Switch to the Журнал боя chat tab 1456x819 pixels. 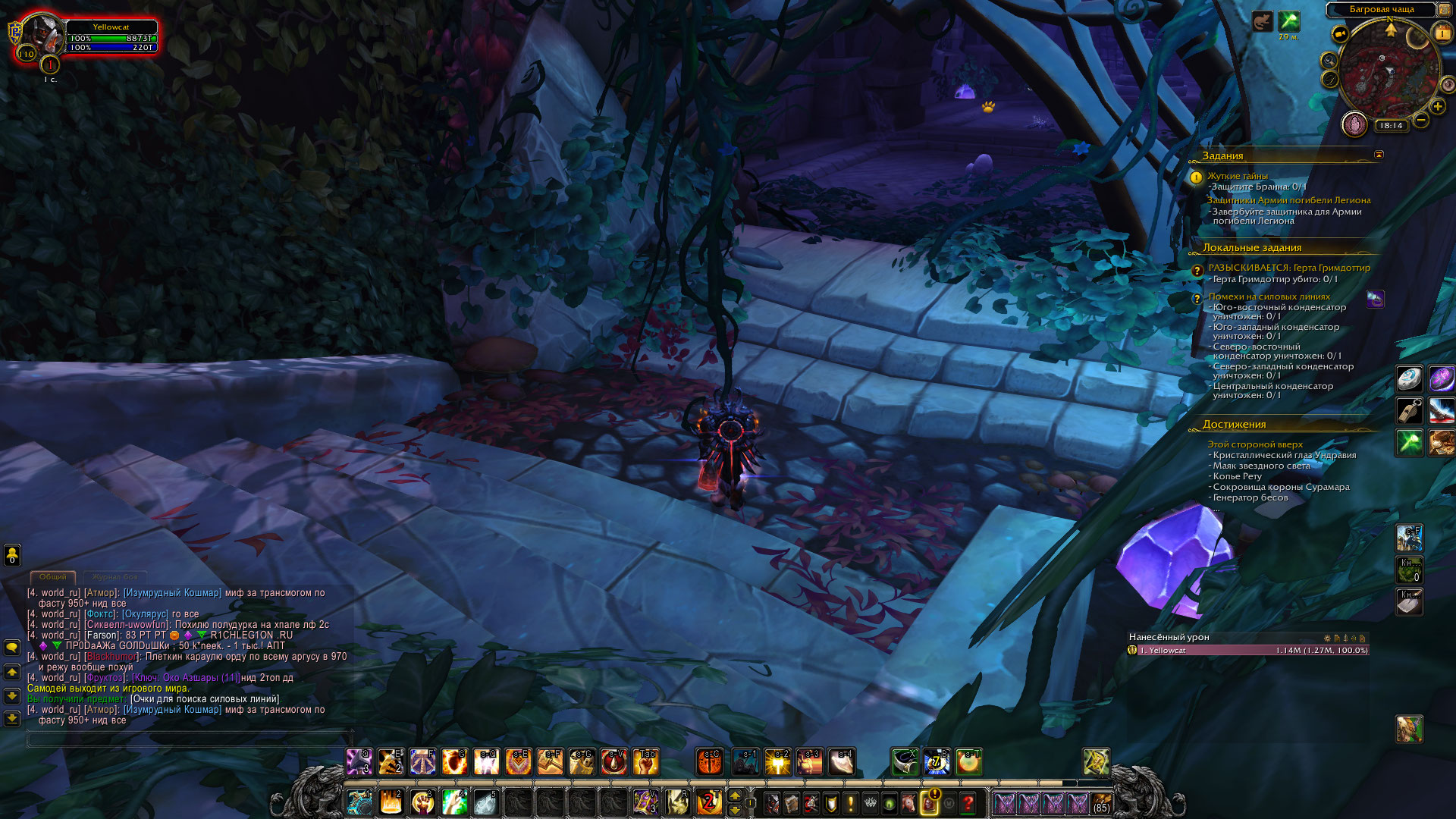[x=115, y=577]
